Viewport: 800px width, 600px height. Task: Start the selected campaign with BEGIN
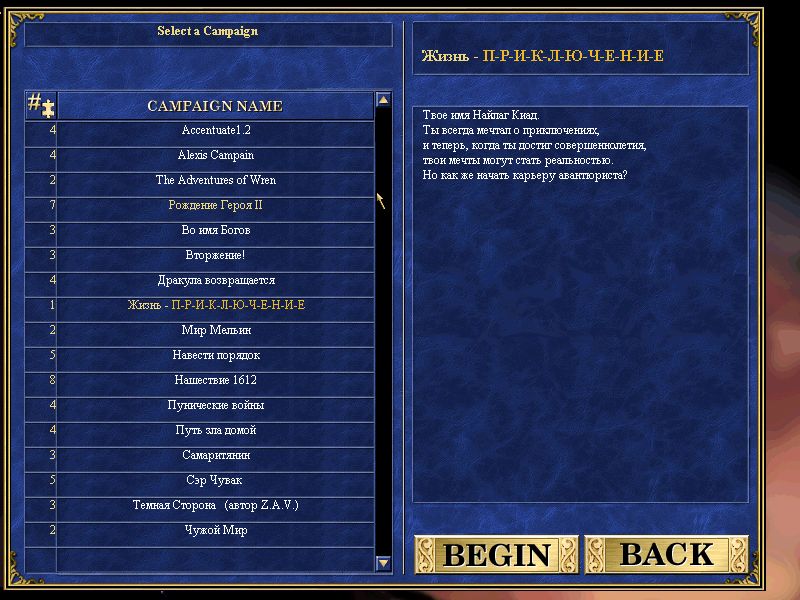click(496, 554)
